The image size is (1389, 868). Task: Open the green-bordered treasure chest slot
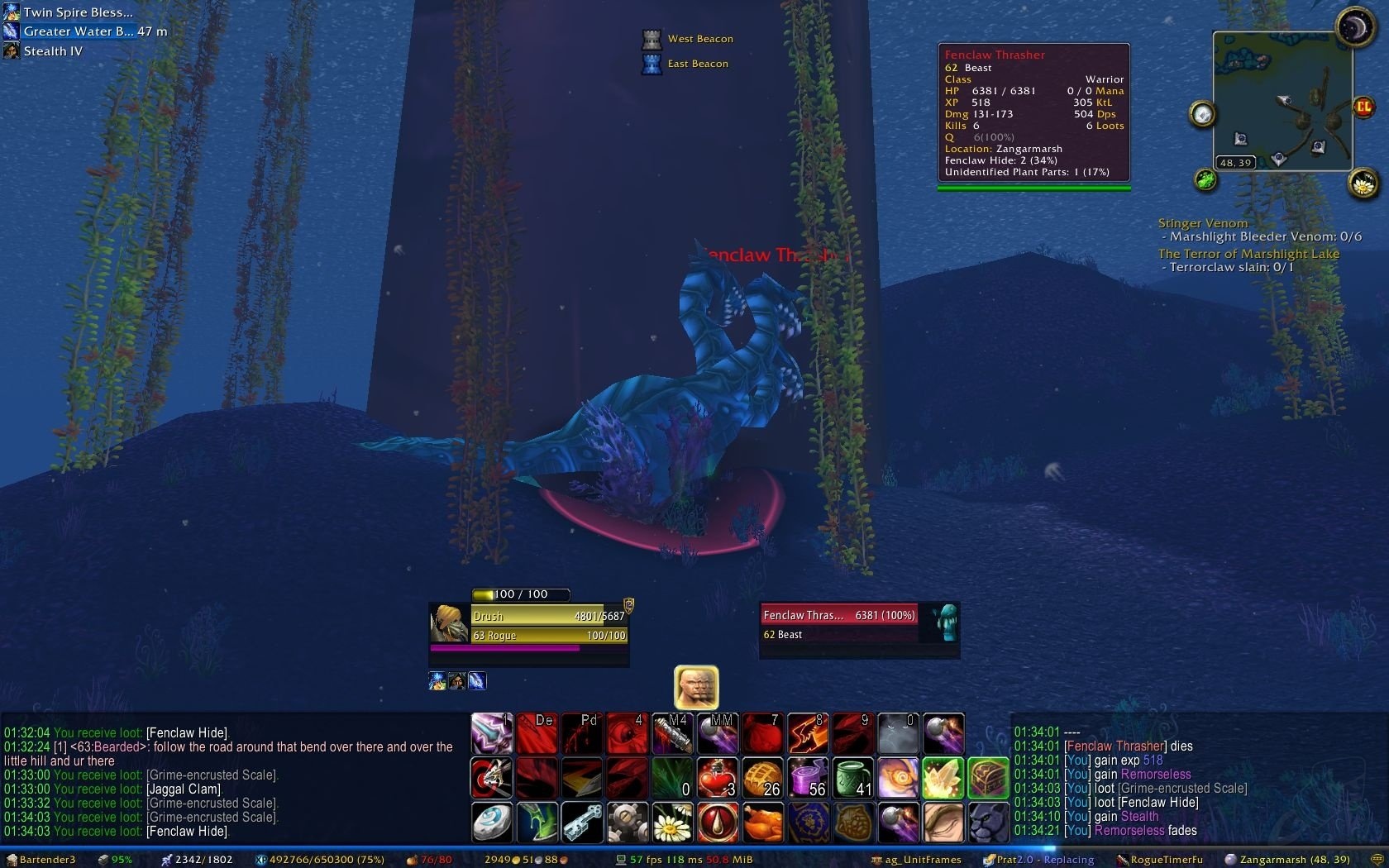988,778
